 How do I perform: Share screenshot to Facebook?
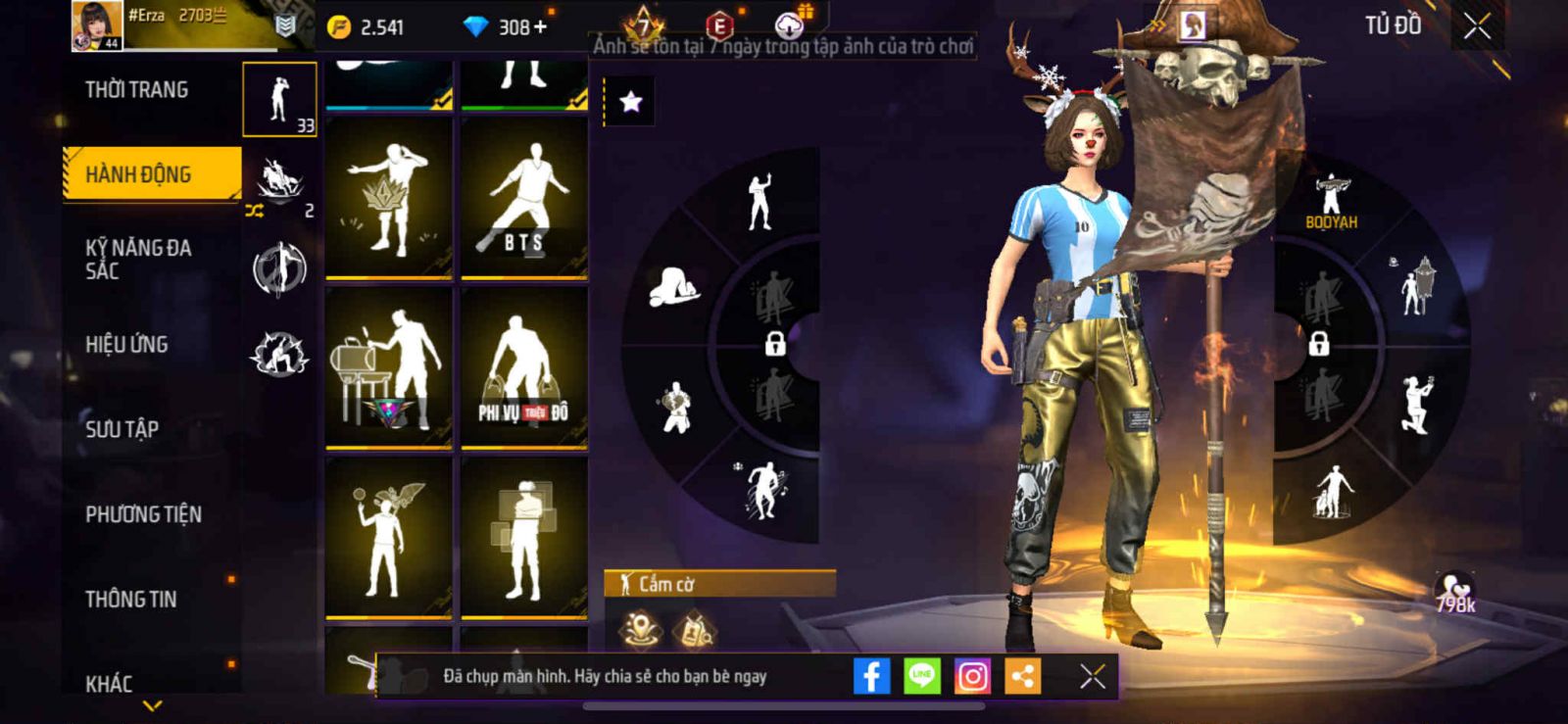click(x=871, y=676)
